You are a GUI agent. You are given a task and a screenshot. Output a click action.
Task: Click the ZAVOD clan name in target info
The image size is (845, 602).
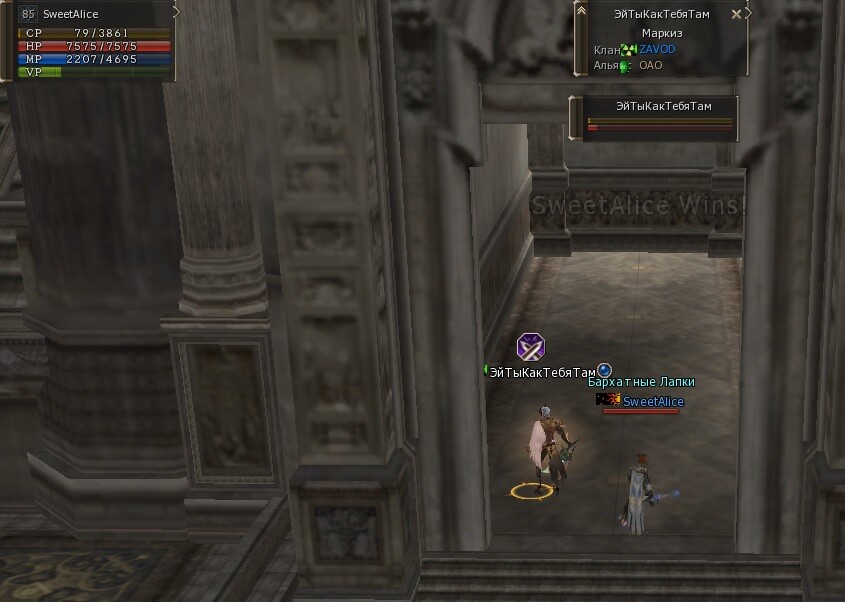[657, 49]
